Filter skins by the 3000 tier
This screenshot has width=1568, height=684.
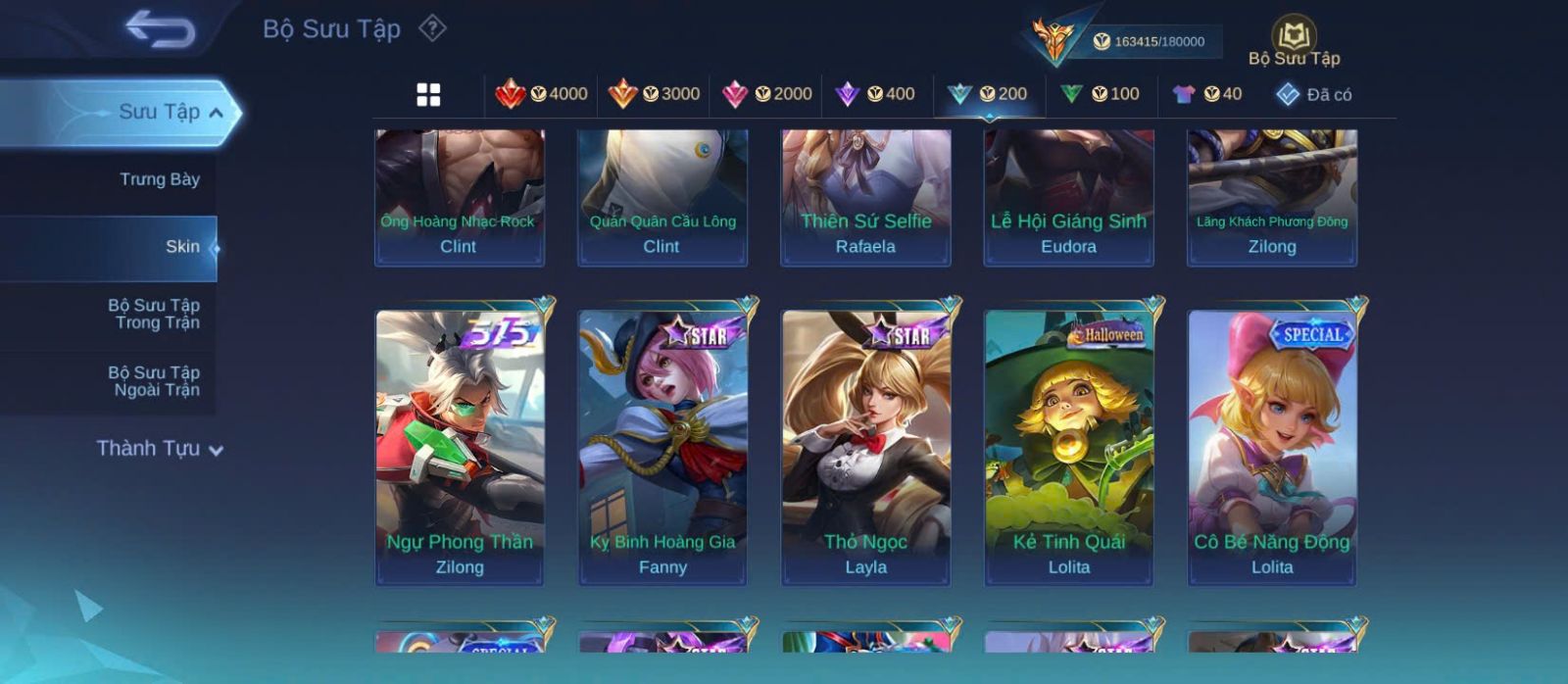pyautogui.click(x=655, y=94)
